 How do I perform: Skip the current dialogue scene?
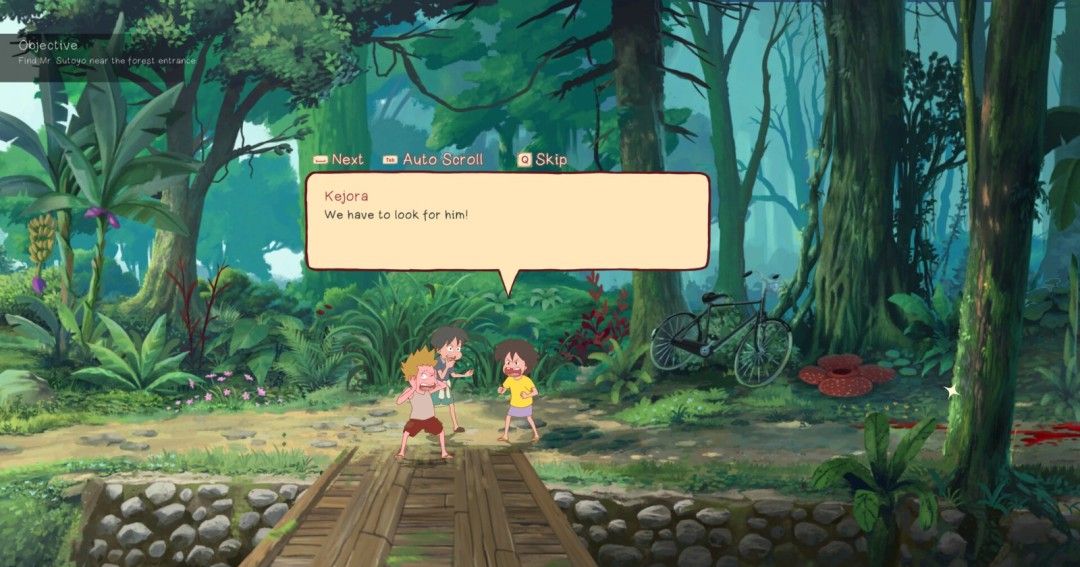(542, 159)
